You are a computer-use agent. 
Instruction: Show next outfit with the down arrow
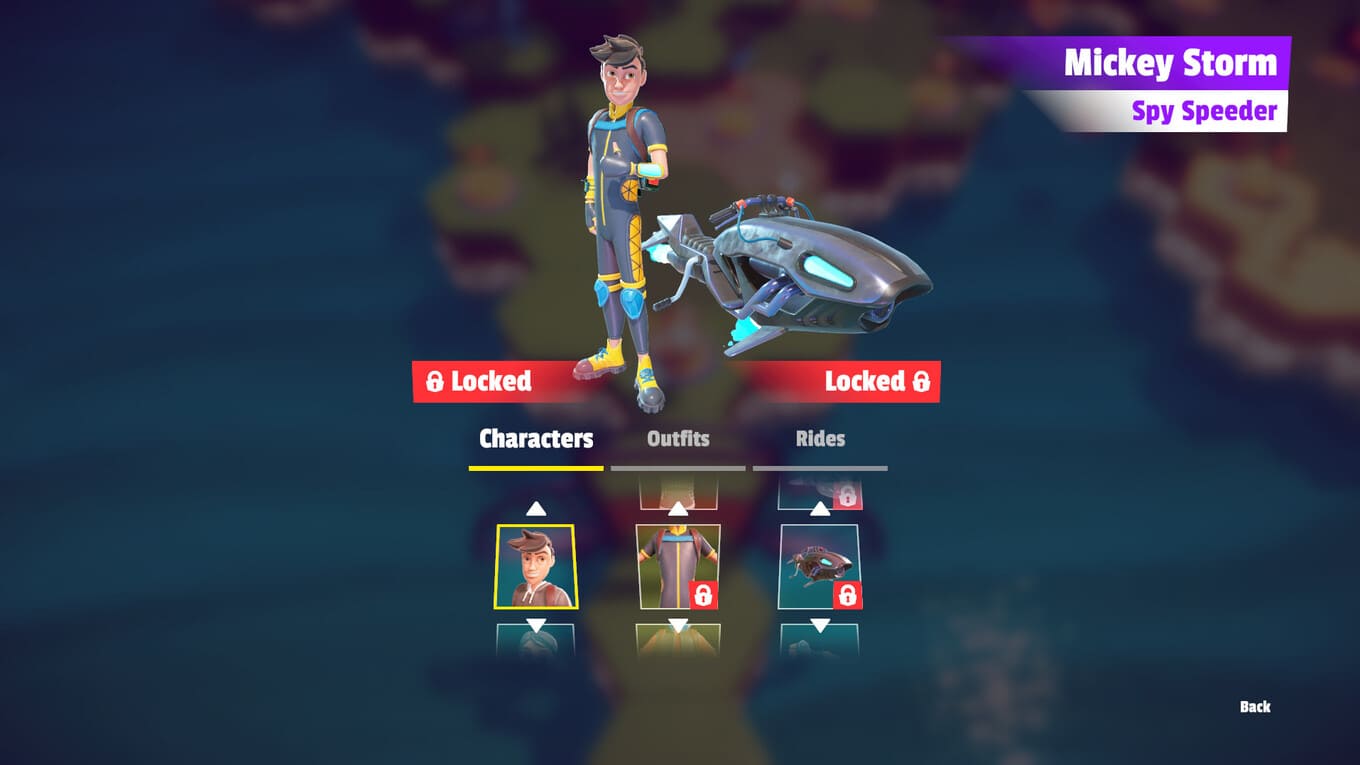(x=678, y=625)
